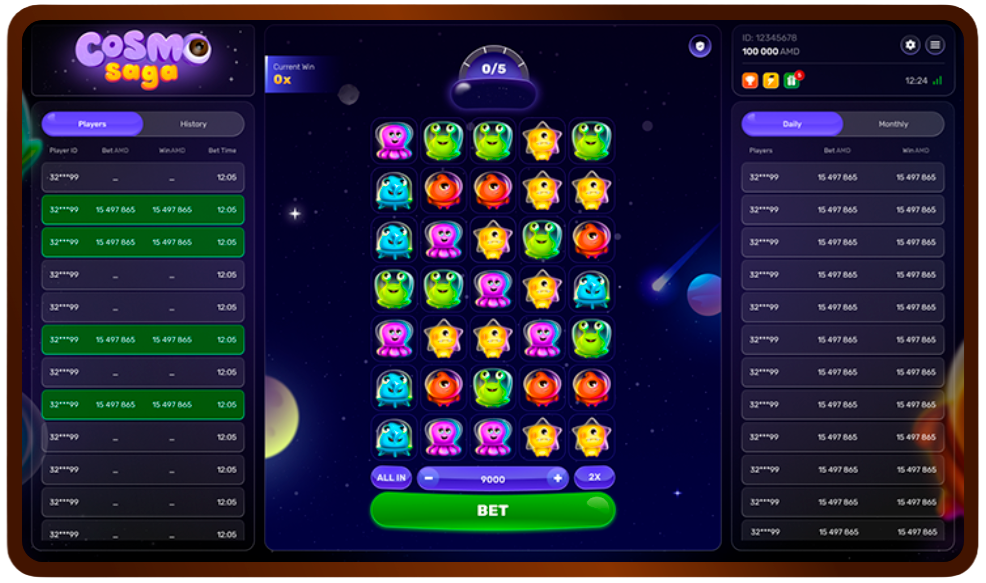Viewport: 986px width, 583px height.
Task: Switch to the Monthly leaderboard tab
Action: [893, 124]
